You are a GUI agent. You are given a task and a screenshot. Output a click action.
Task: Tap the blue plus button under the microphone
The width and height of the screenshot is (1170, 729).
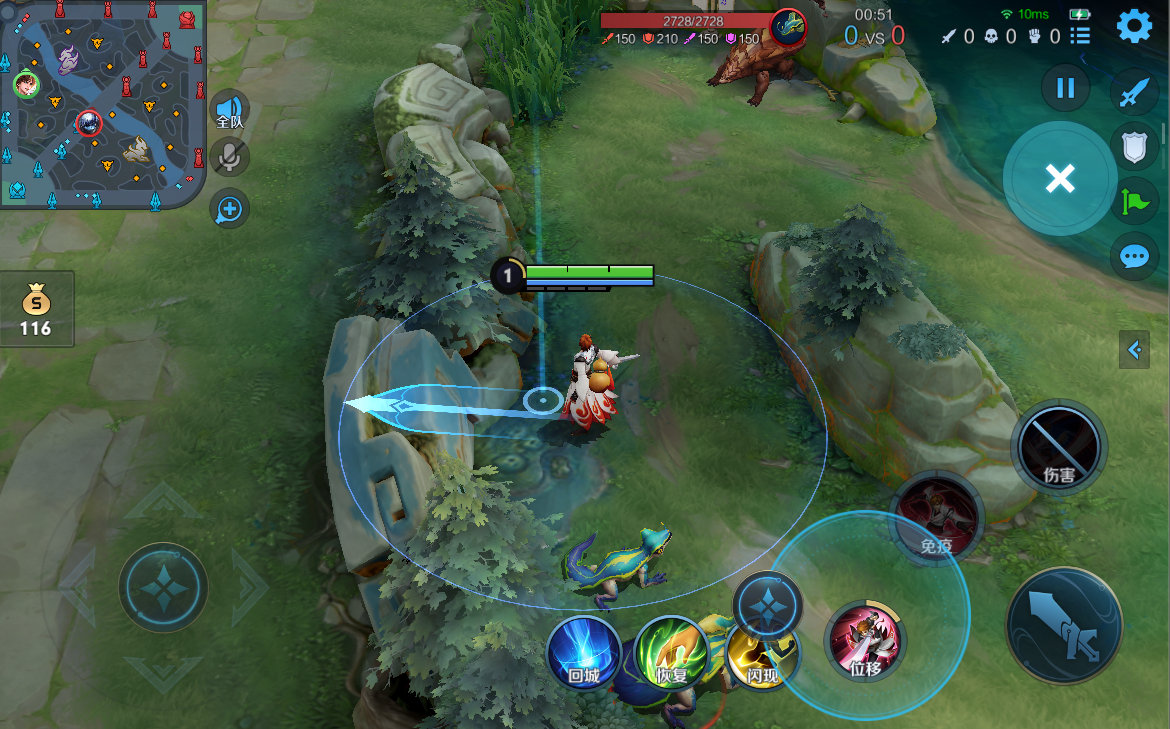click(x=231, y=209)
